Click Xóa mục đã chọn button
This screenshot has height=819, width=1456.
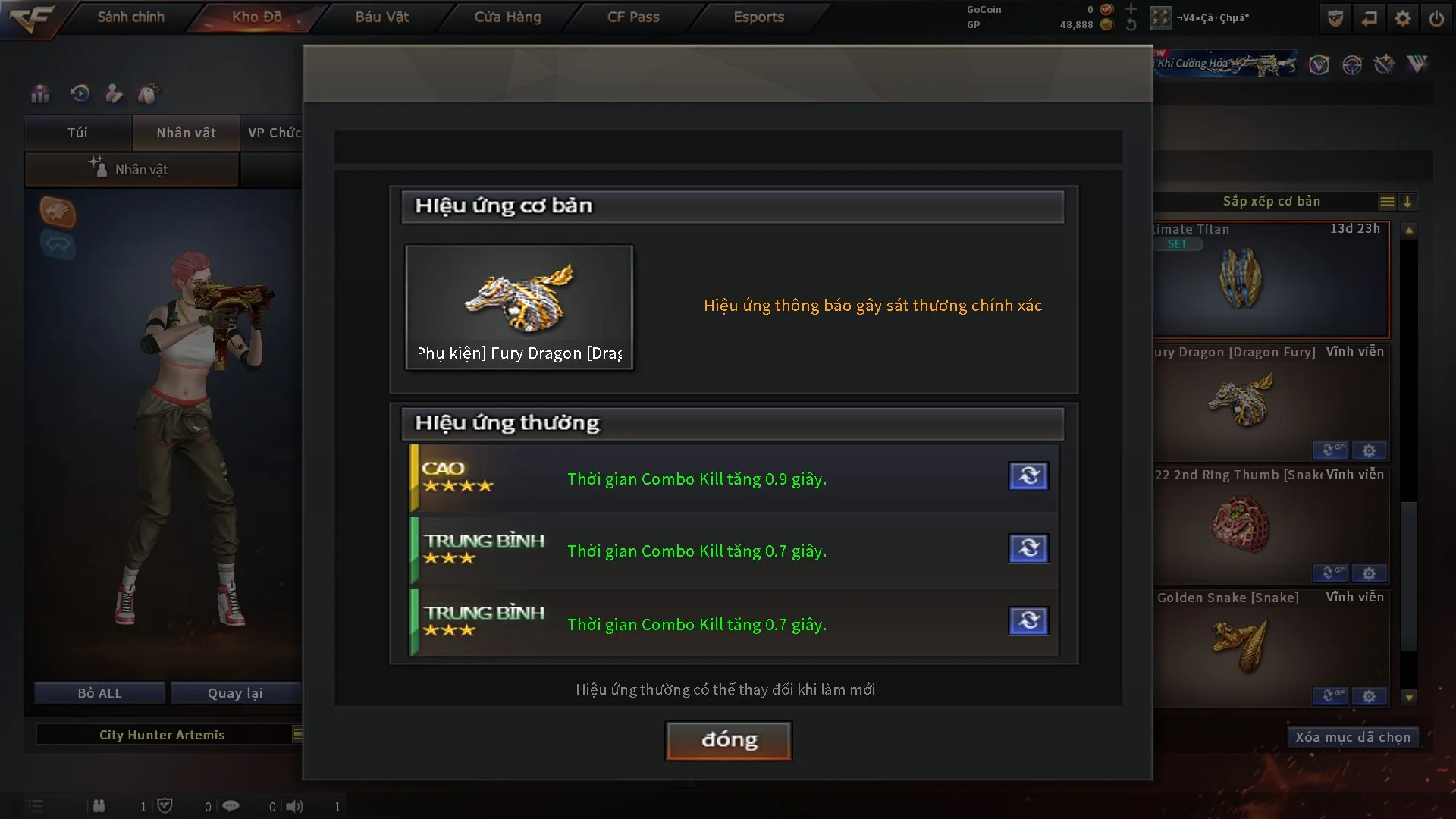(1352, 737)
